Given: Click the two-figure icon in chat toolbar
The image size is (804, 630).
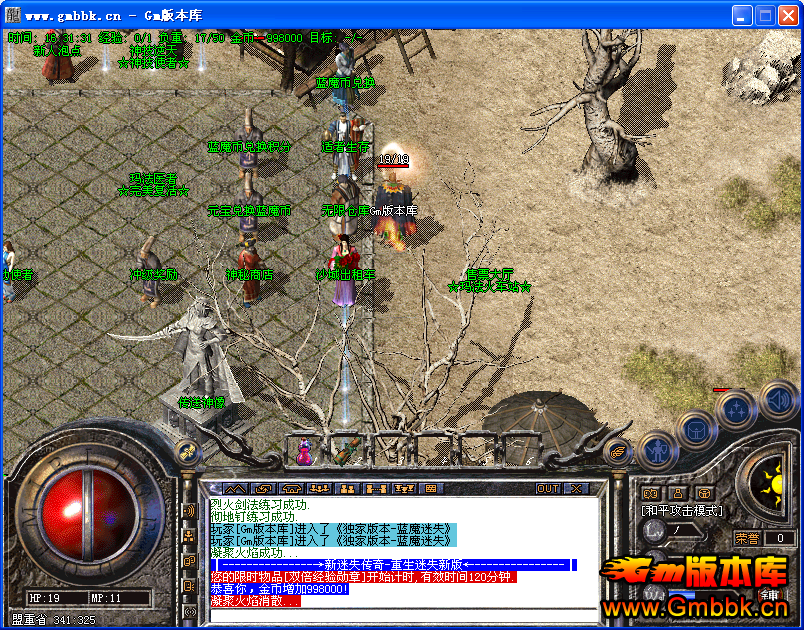Looking at the screenshot, I should coord(347,488).
